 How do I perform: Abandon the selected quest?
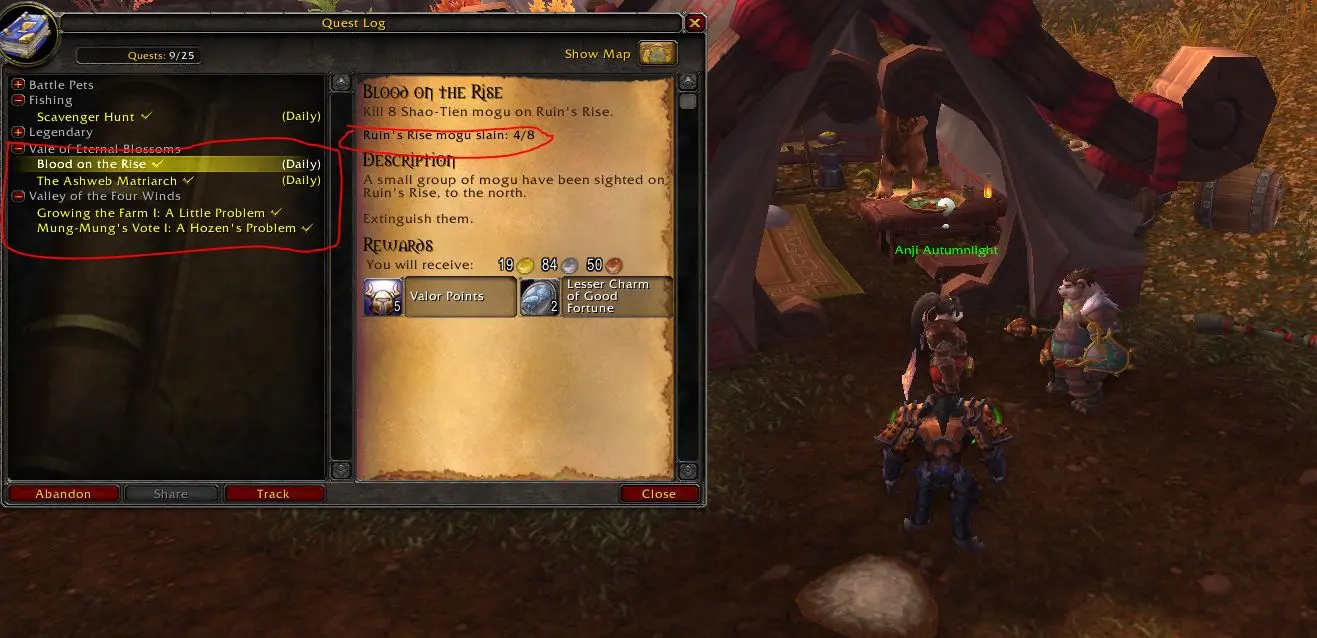click(63, 493)
